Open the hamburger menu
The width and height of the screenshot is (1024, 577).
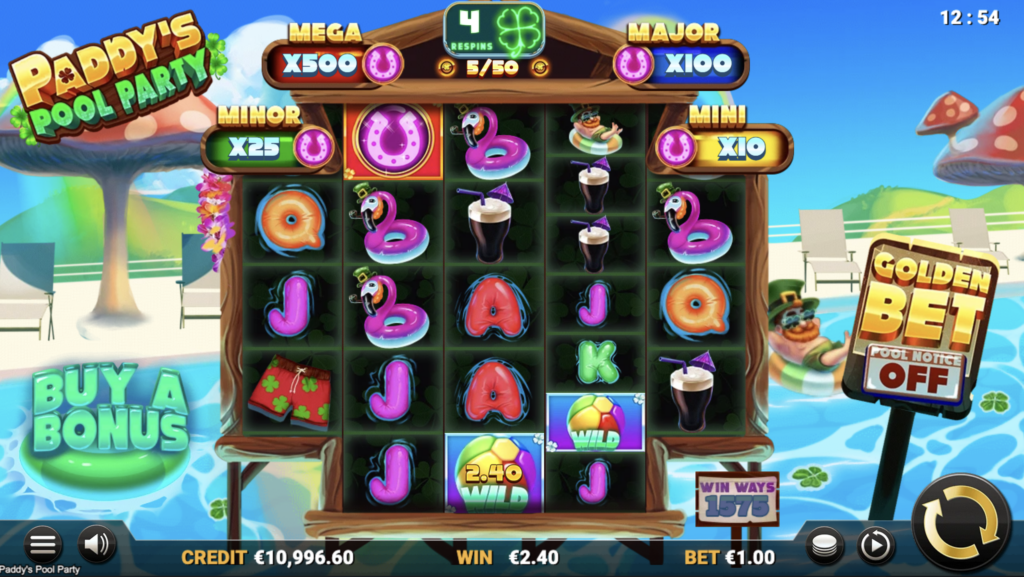pyautogui.click(x=43, y=545)
